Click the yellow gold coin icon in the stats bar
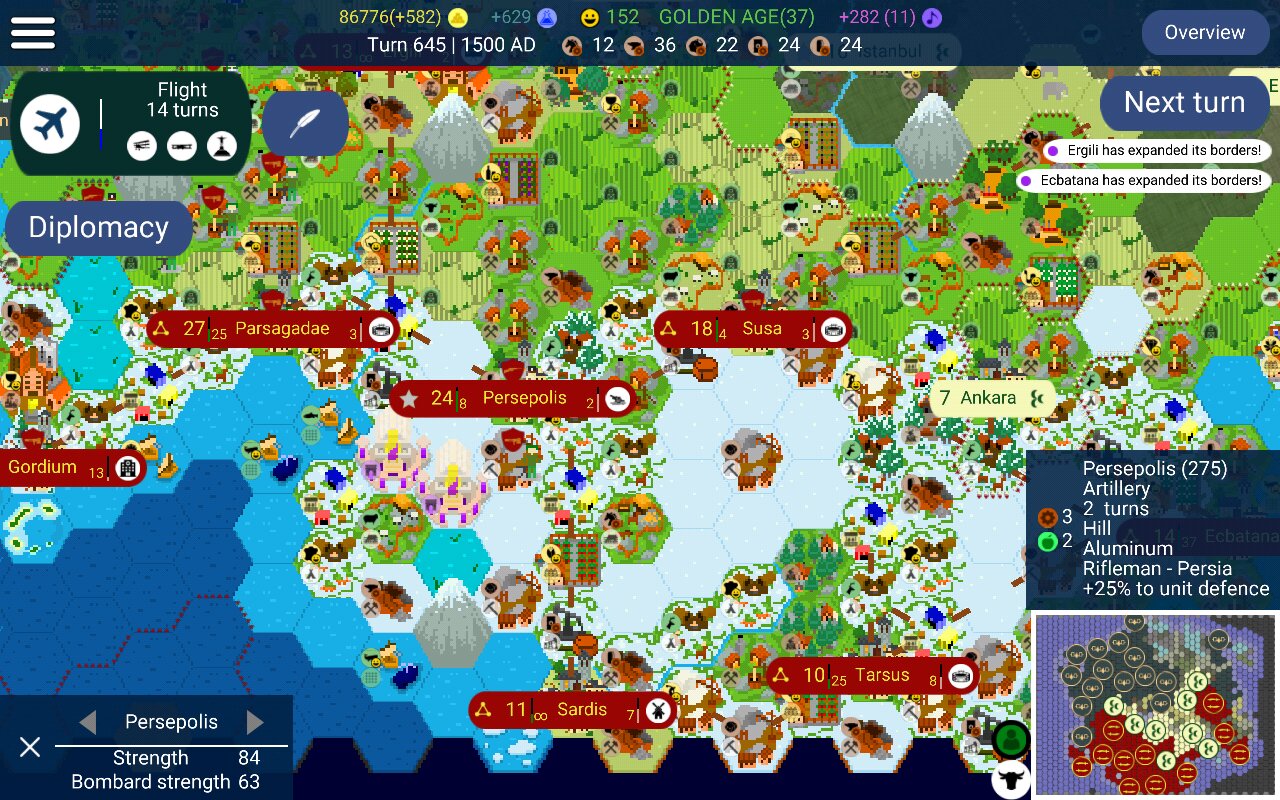The height and width of the screenshot is (800, 1280). pyautogui.click(x=457, y=17)
